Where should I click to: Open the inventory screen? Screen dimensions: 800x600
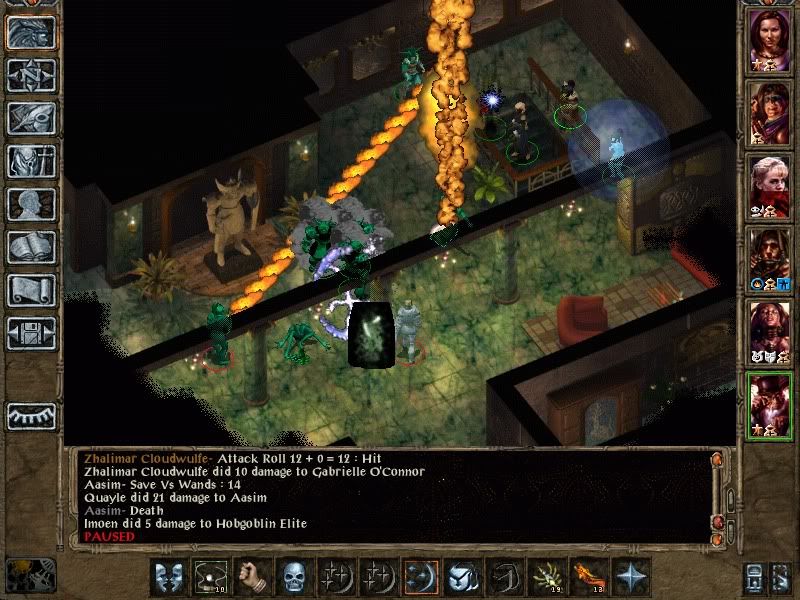[x=31, y=161]
